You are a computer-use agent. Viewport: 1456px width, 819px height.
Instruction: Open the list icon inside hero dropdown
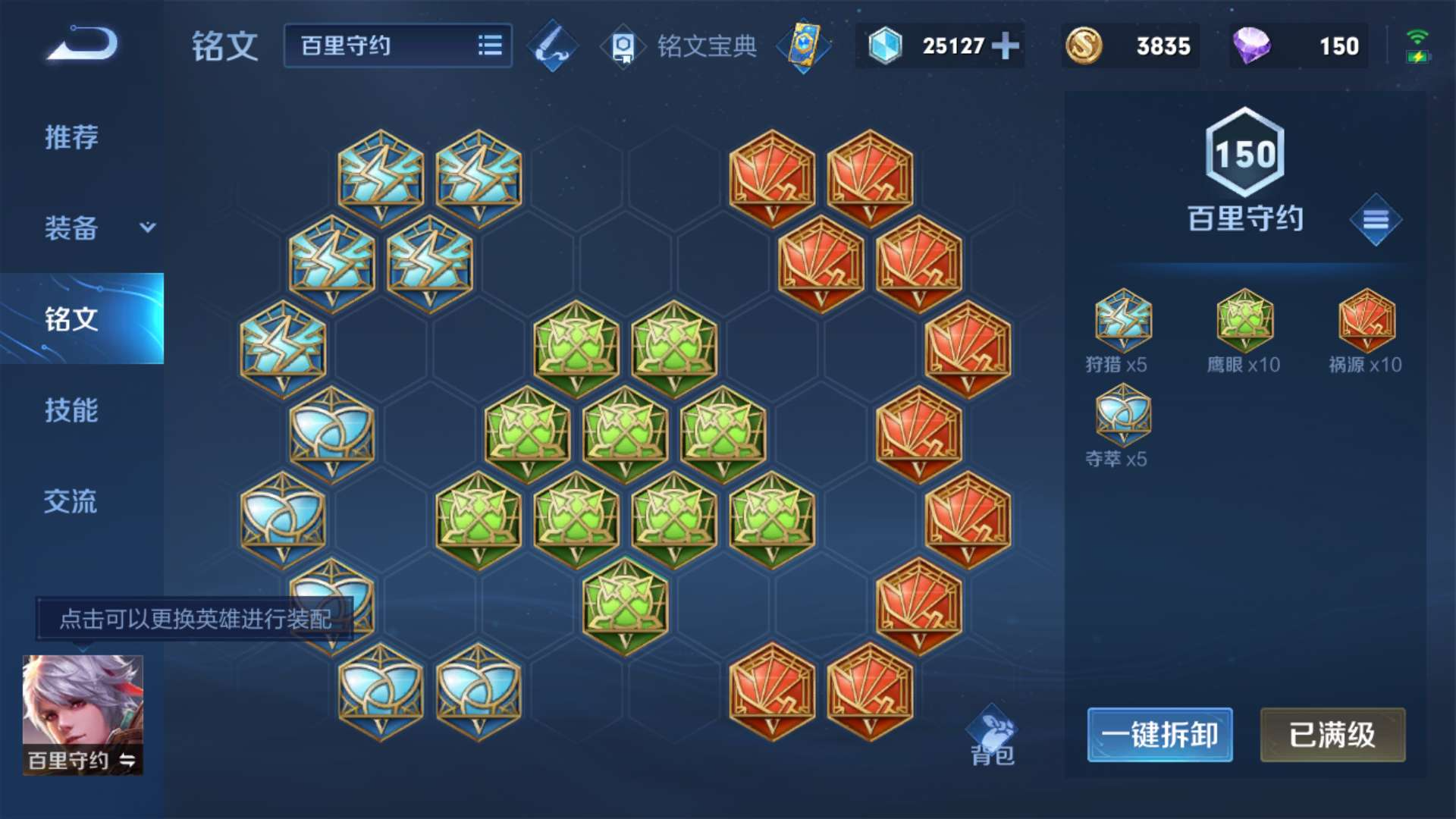[x=491, y=46]
